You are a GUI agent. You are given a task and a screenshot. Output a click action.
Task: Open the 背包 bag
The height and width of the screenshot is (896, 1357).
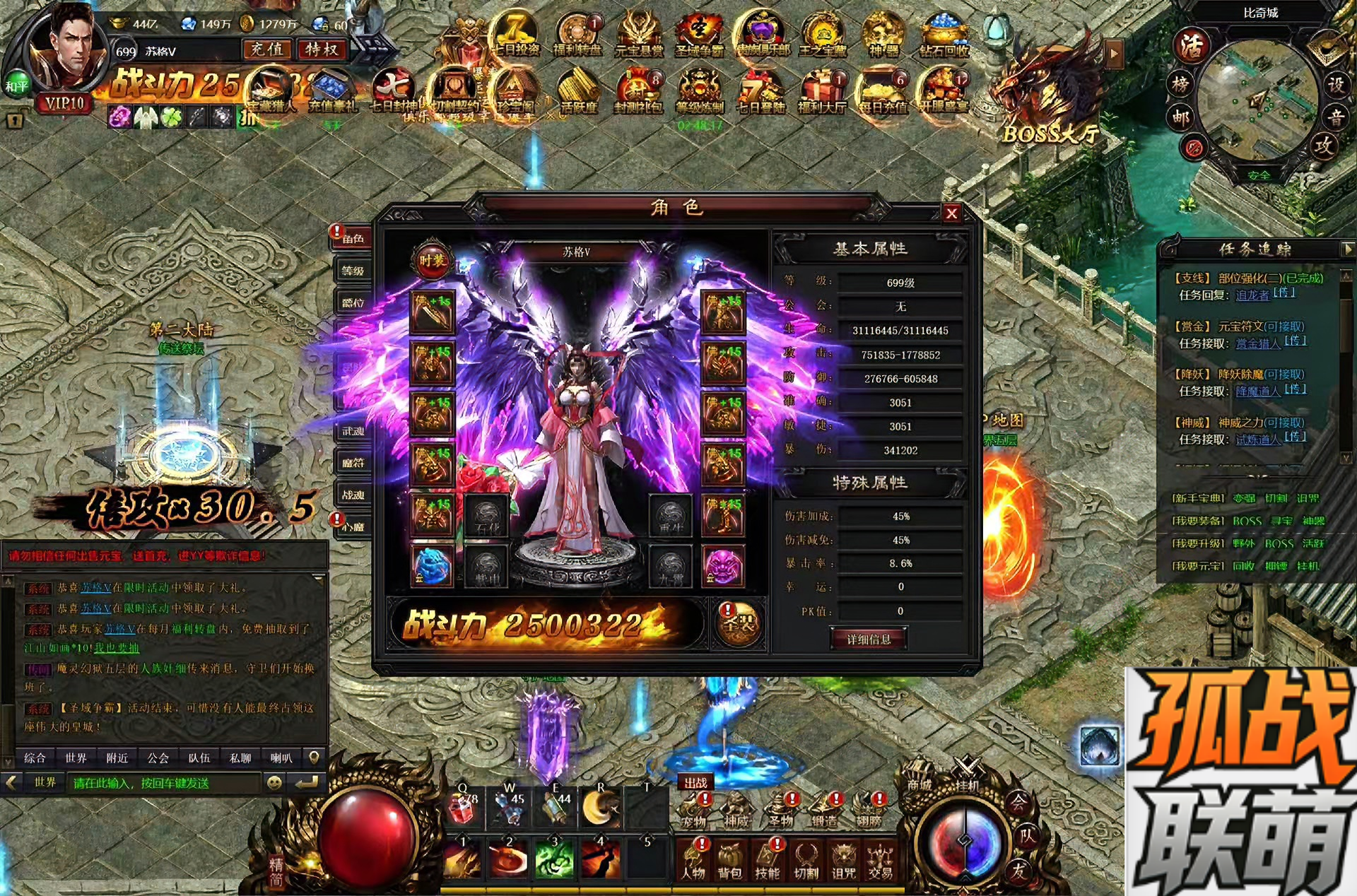pos(729,861)
